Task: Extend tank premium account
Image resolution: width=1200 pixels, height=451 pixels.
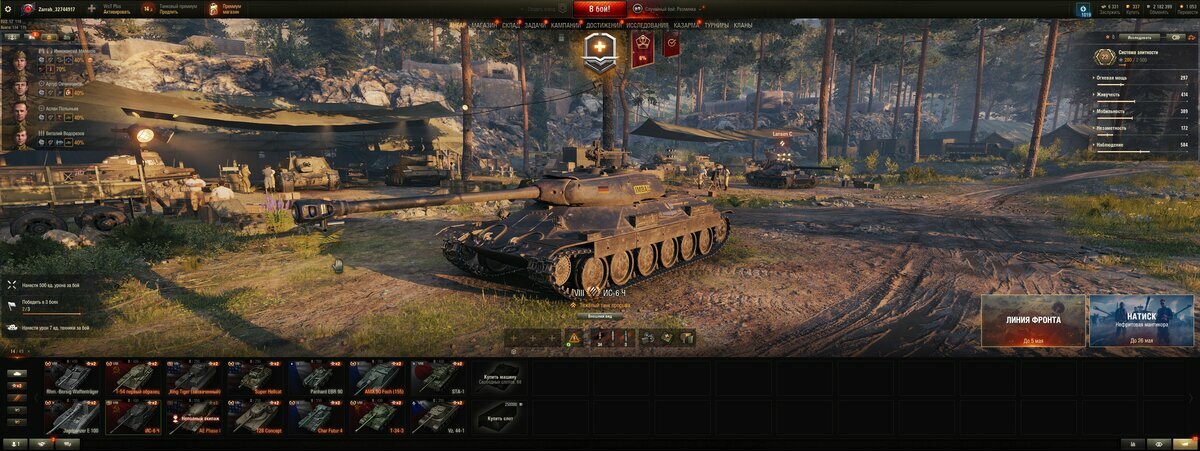Action: pos(167,9)
